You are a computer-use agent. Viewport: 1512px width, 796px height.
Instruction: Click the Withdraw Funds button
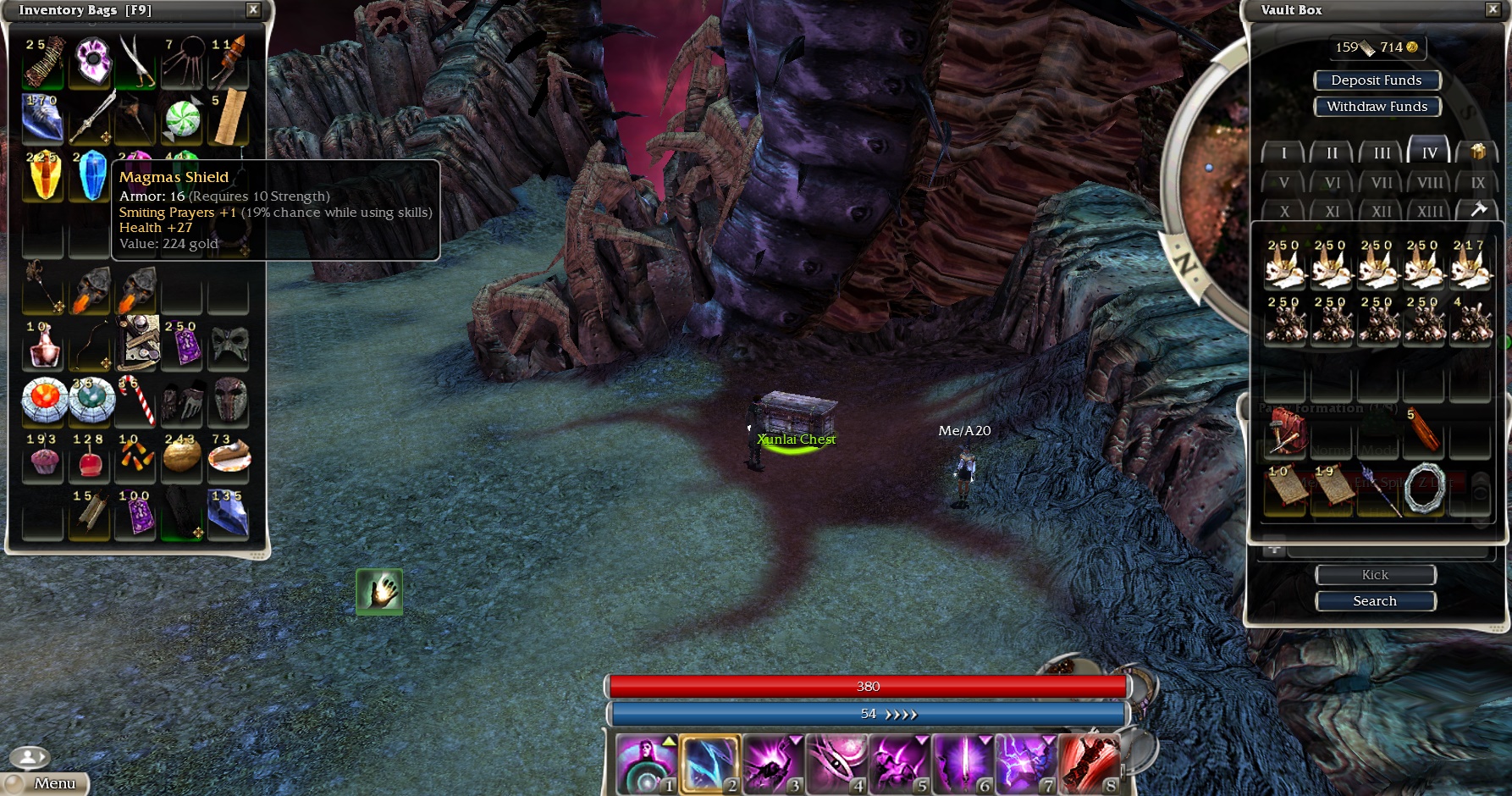1377,106
